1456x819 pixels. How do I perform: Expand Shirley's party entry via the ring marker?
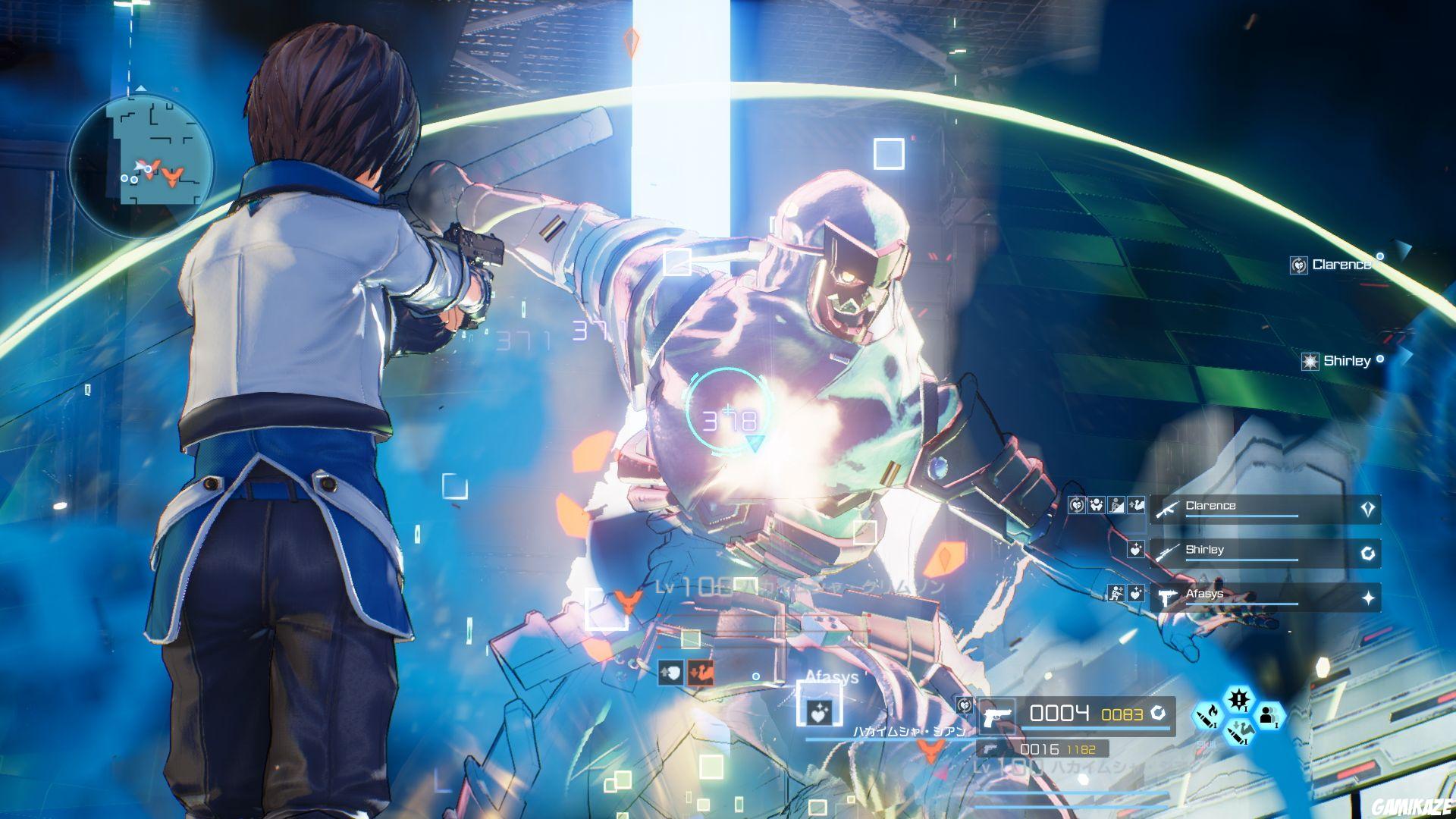(x=1369, y=552)
